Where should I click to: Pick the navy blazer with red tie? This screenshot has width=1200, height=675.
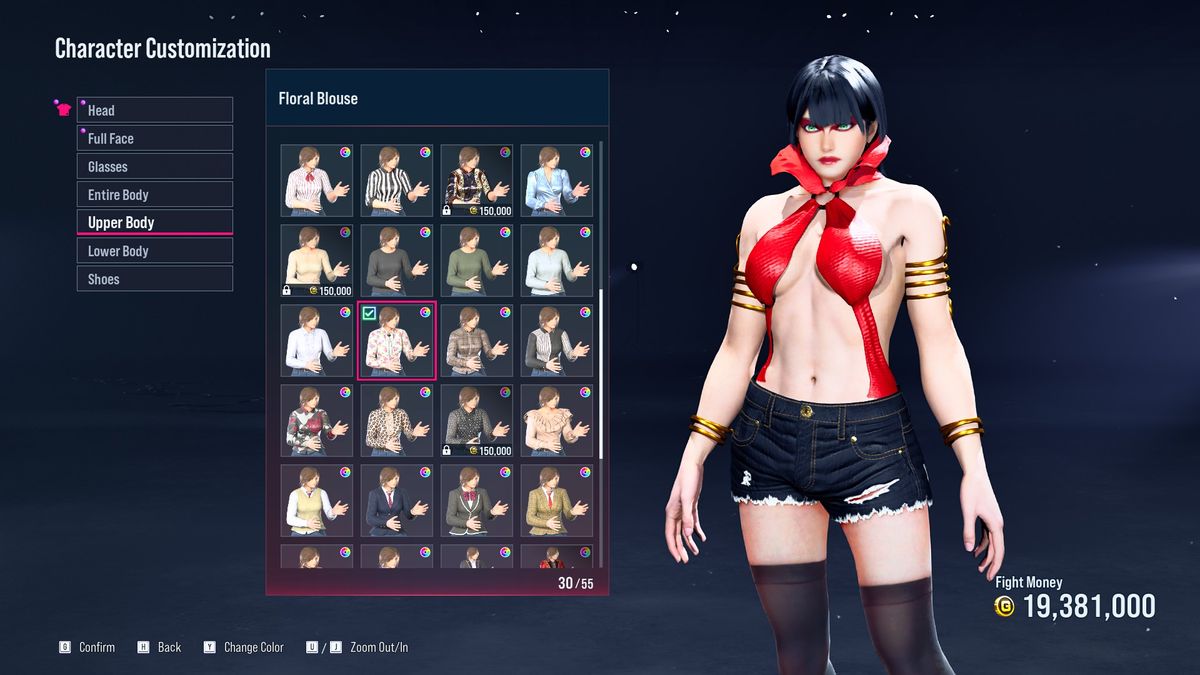[x=397, y=501]
